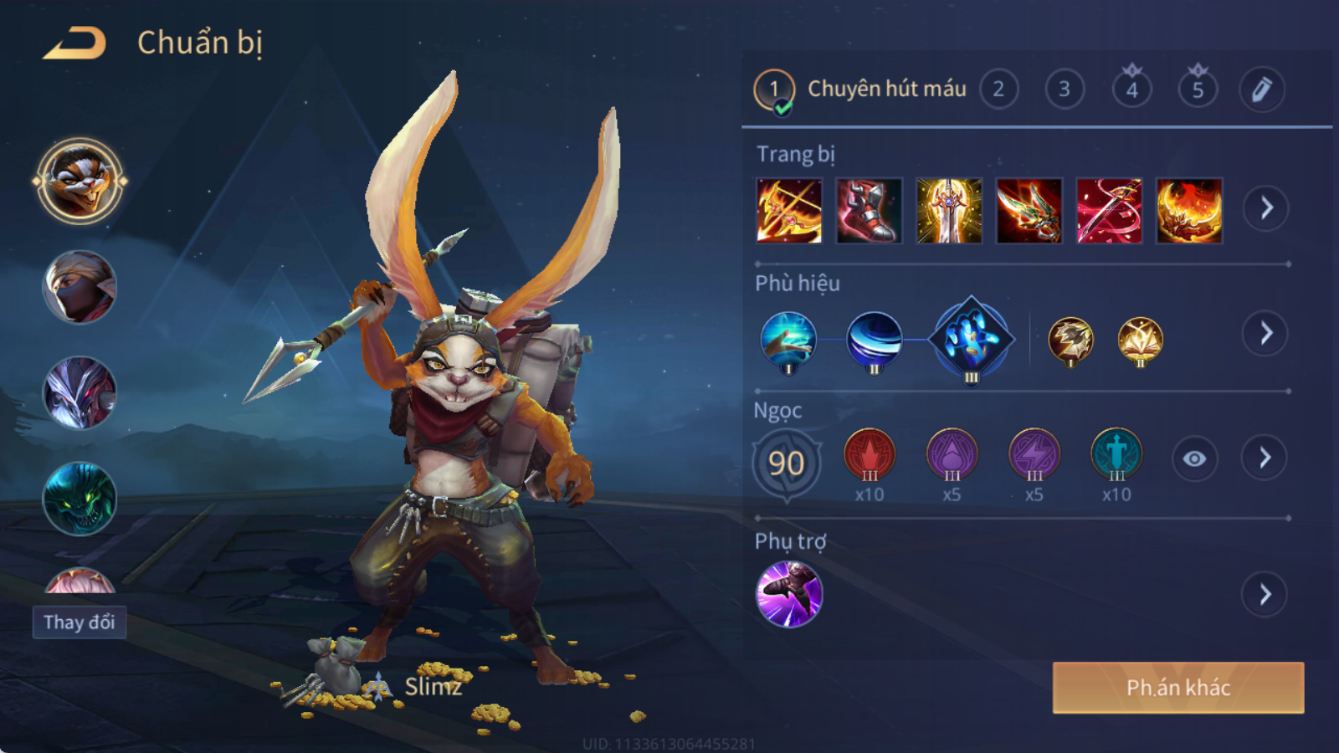Select the masked ninja hero portrait

pos(80,287)
